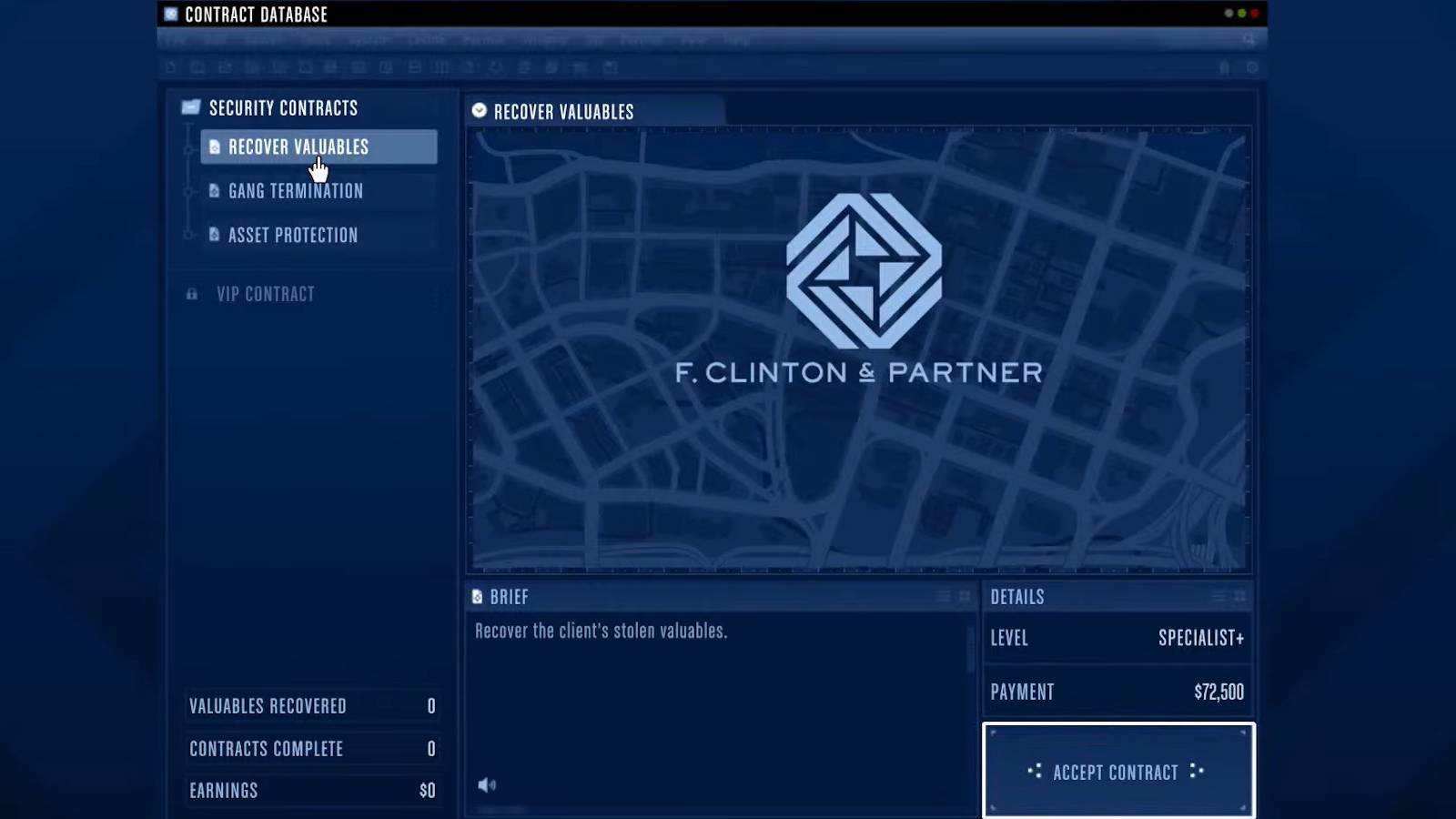Open the hamburger menu on the DETAILS panel
Screen dimensions: 1456x819
(x=1219, y=597)
